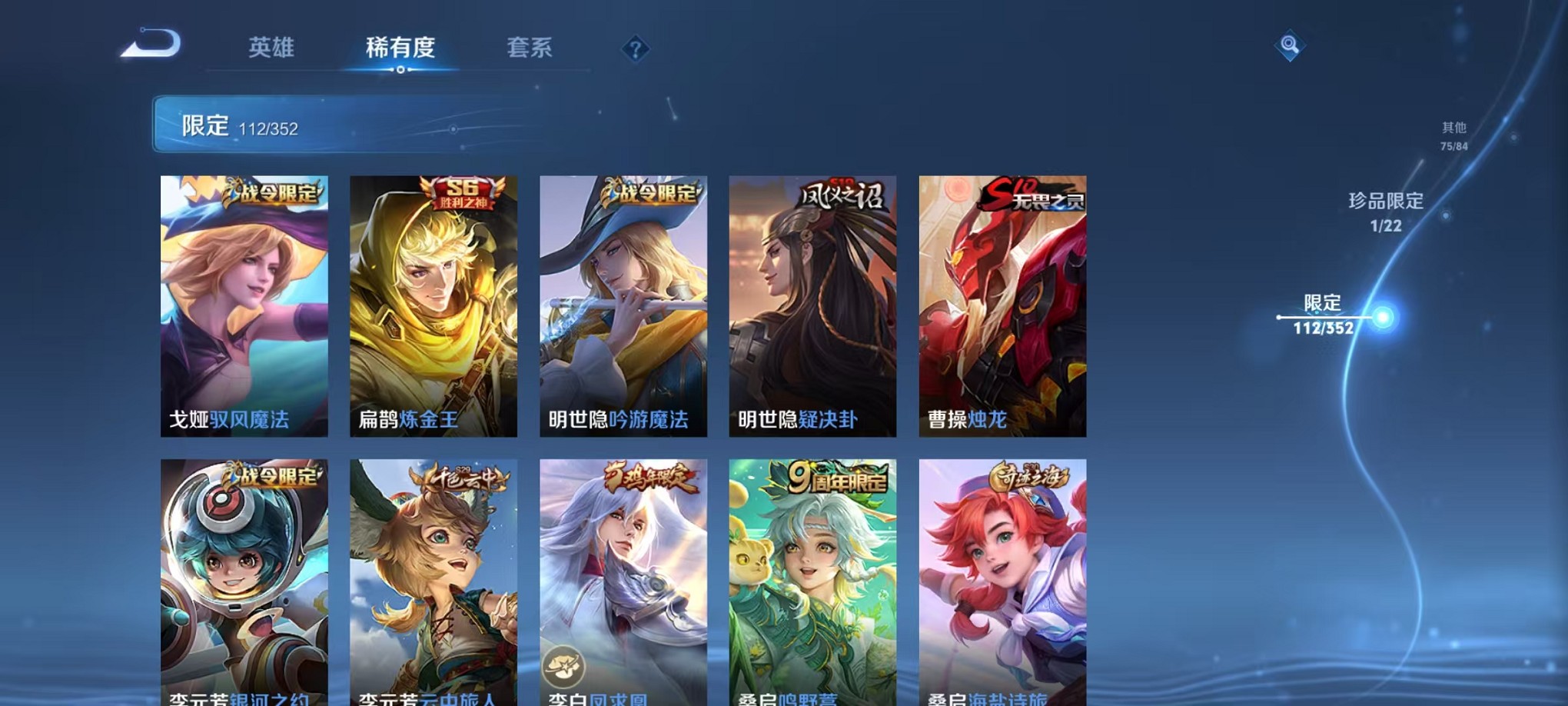
Task: Open the search magnifier icon
Action: (1291, 46)
